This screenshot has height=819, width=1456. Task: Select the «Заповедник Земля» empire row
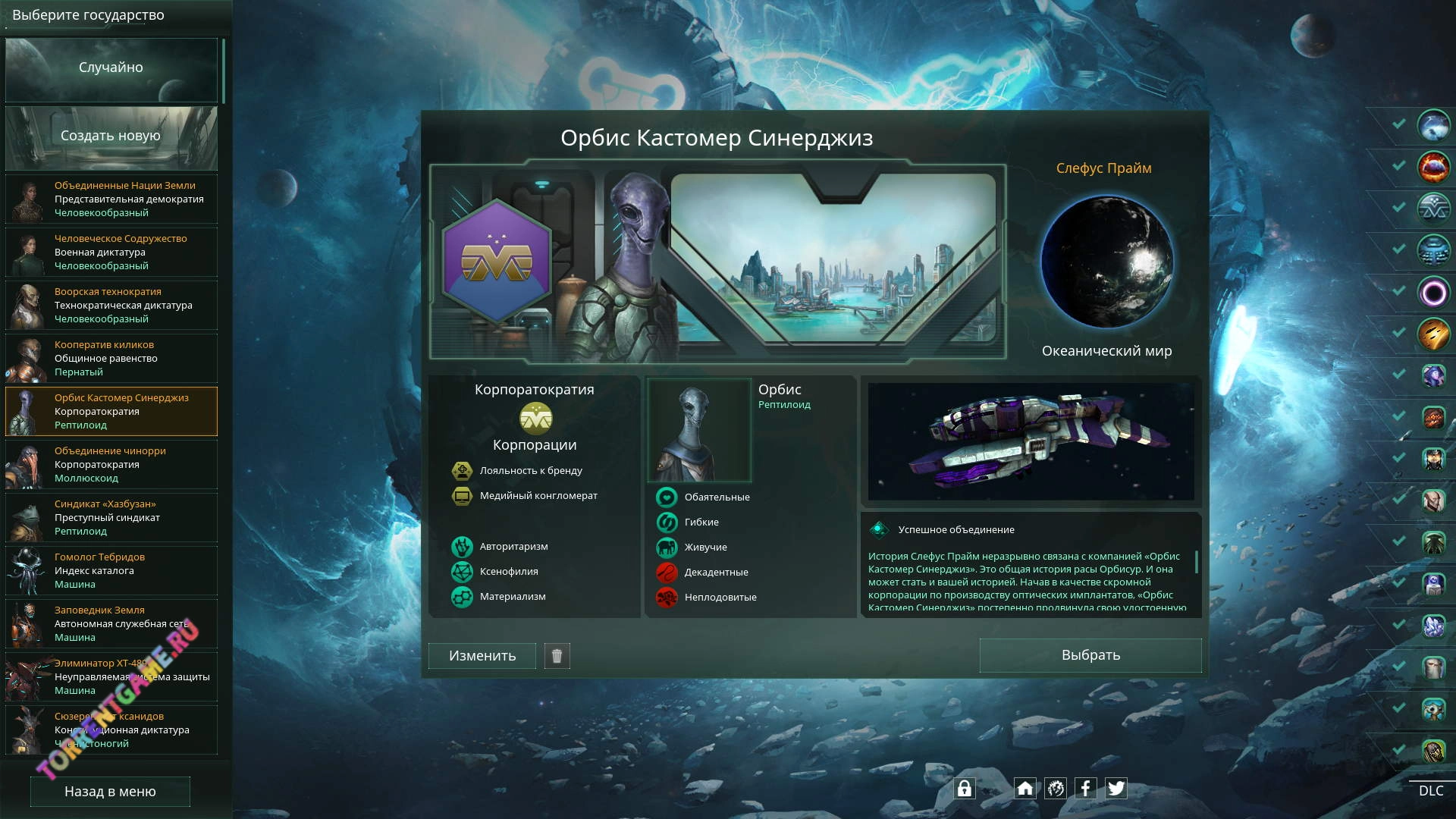click(111, 624)
